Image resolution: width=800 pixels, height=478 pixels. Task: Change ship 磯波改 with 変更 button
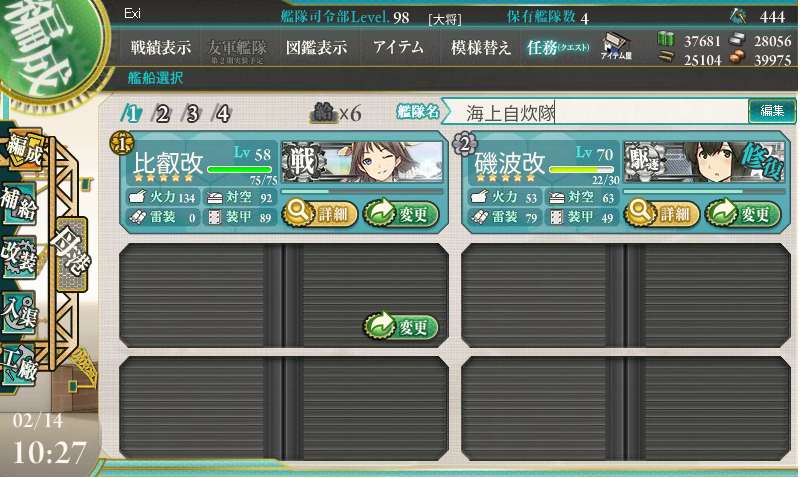(x=742, y=212)
